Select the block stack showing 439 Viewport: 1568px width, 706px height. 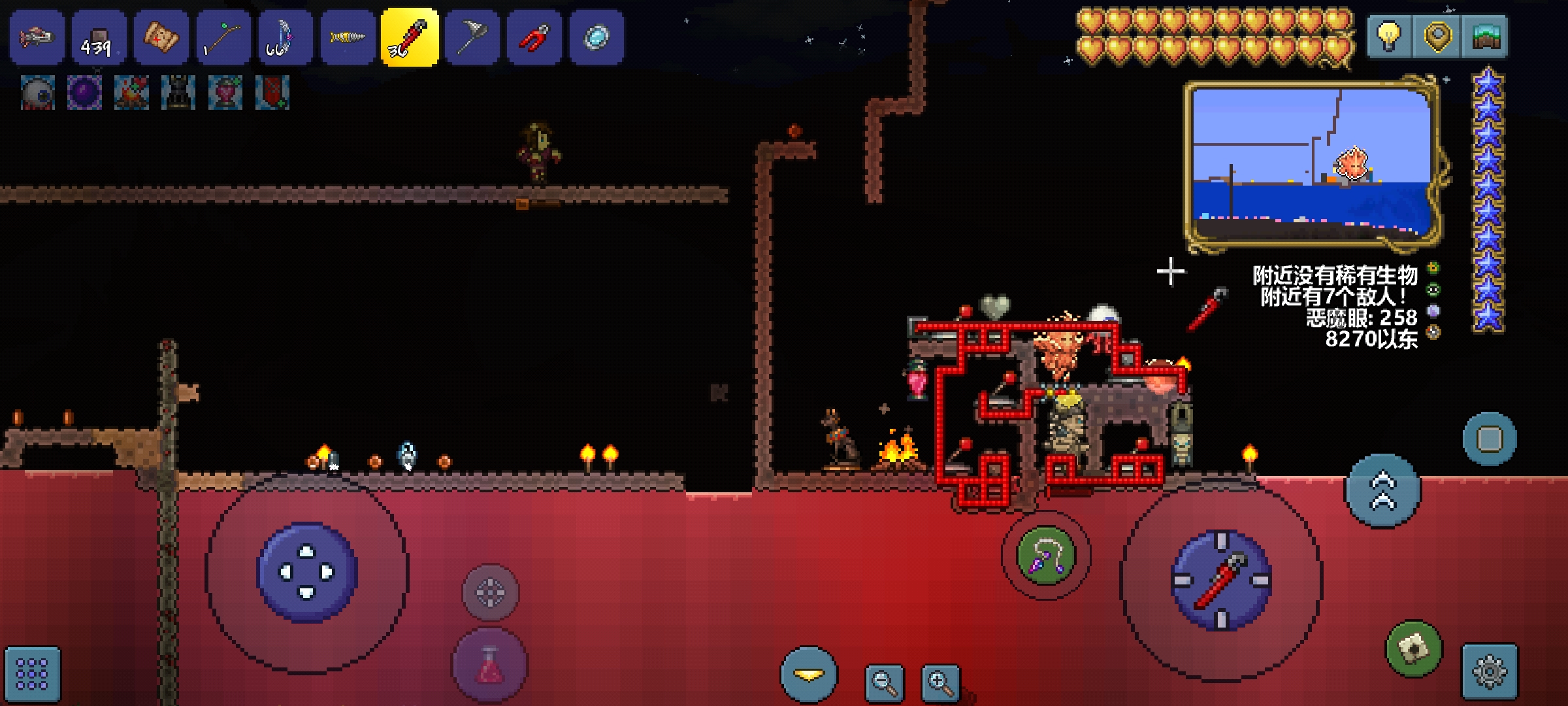click(x=99, y=37)
